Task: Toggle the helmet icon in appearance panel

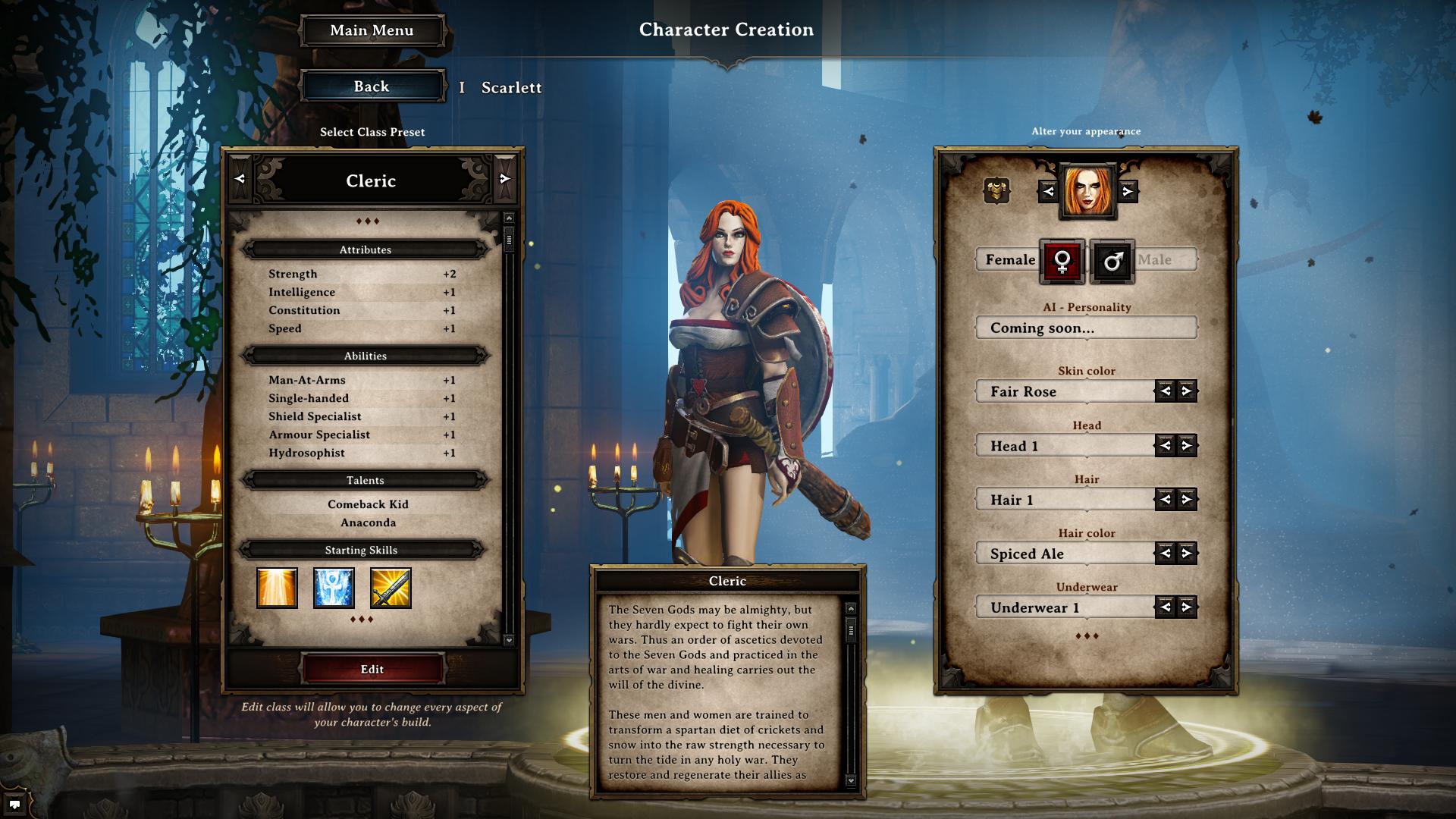Action: [996, 190]
